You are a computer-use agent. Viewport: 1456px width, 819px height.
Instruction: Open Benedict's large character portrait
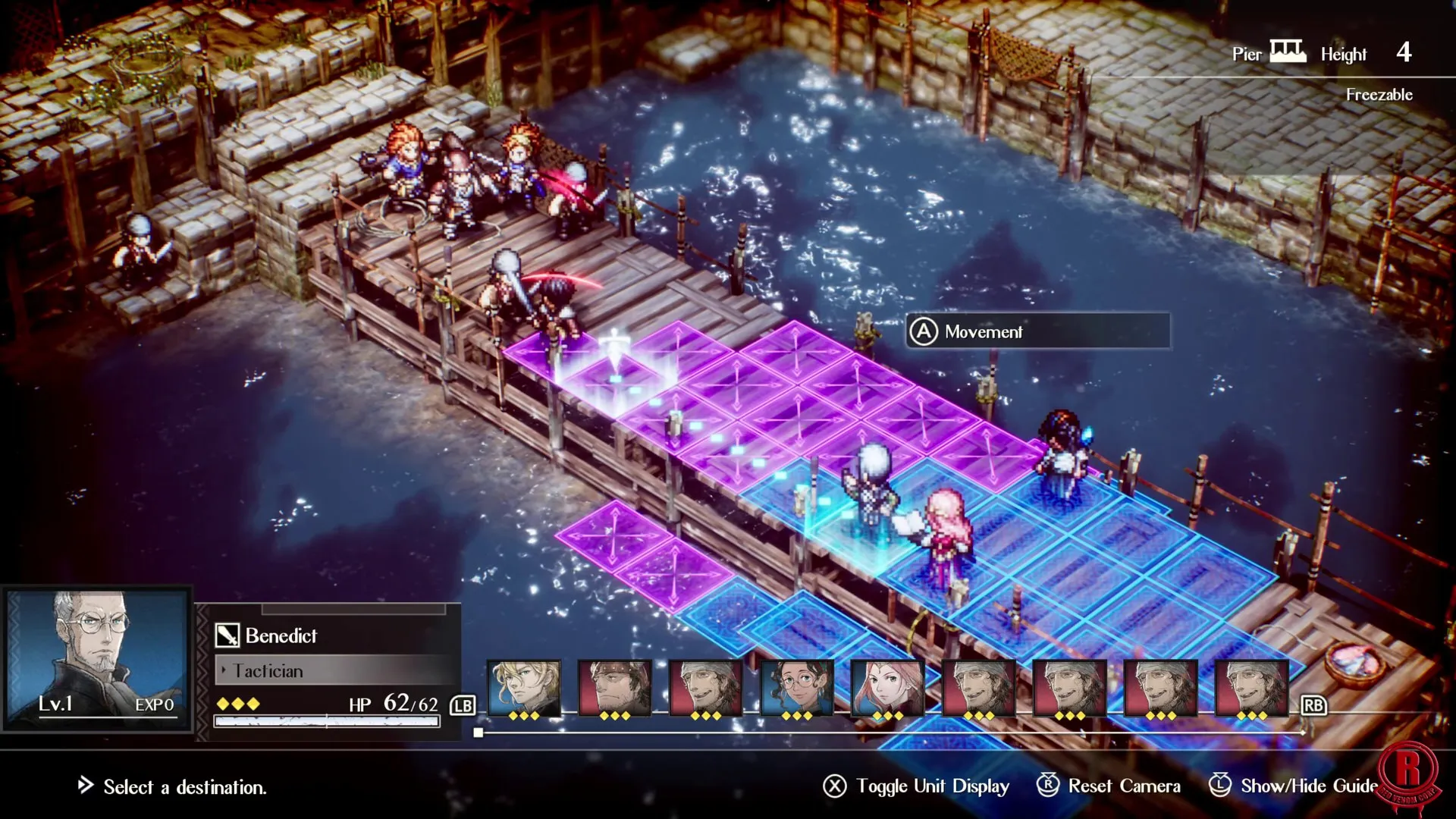[97, 658]
